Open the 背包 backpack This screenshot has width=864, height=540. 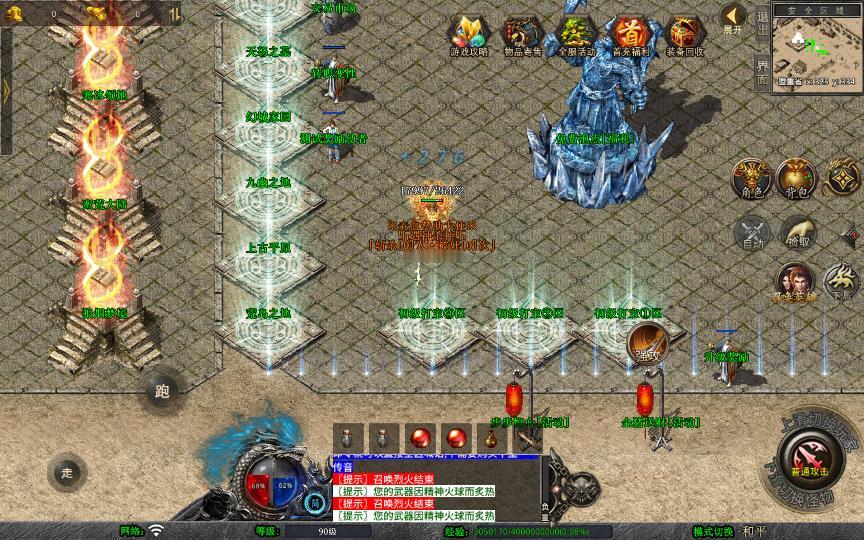pyautogui.click(x=797, y=178)
